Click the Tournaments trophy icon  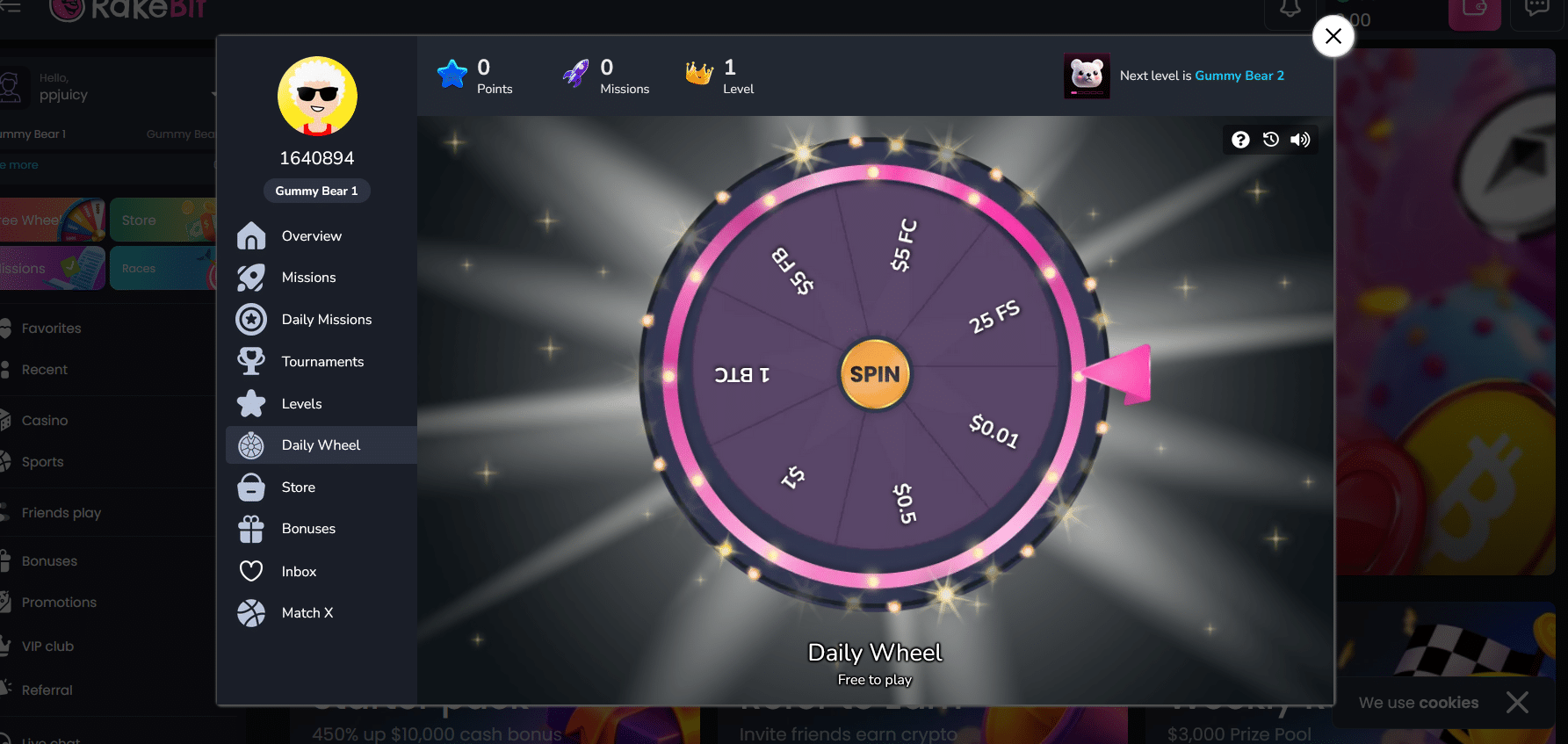click(x=251, y=361)
